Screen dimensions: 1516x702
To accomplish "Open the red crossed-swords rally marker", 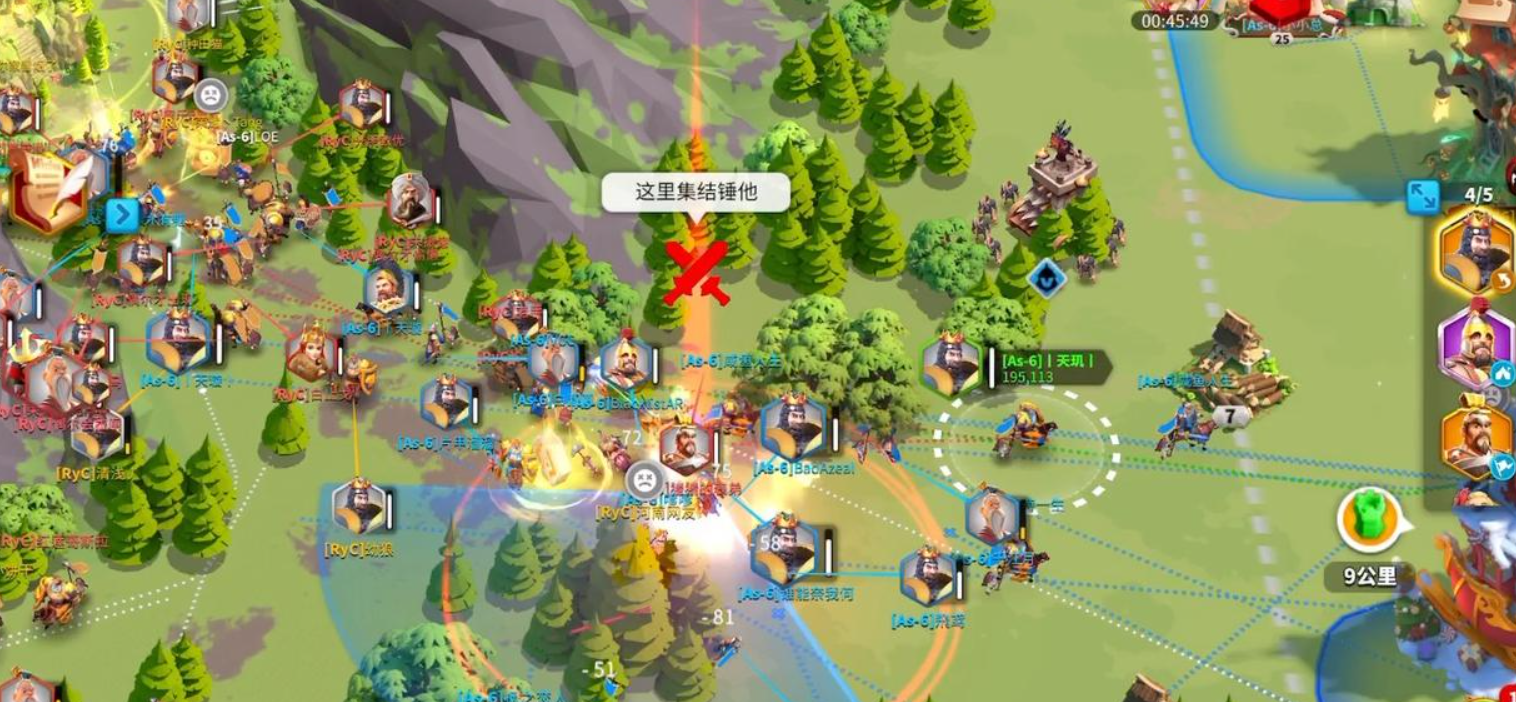I will pyautogui.click(x=696, y=271).
